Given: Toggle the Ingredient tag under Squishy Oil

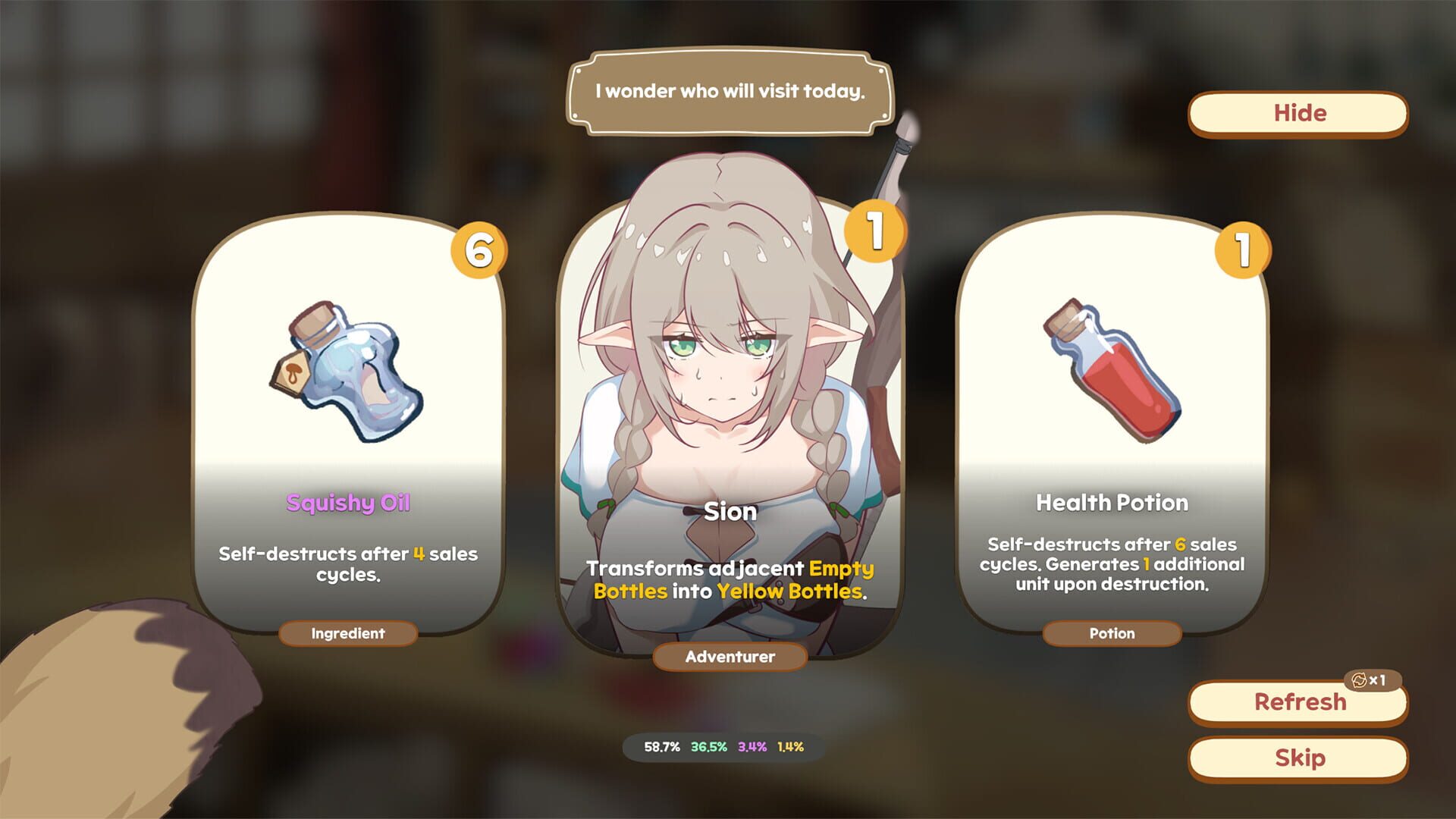Looking at the screenshot, I should point(348,634).
